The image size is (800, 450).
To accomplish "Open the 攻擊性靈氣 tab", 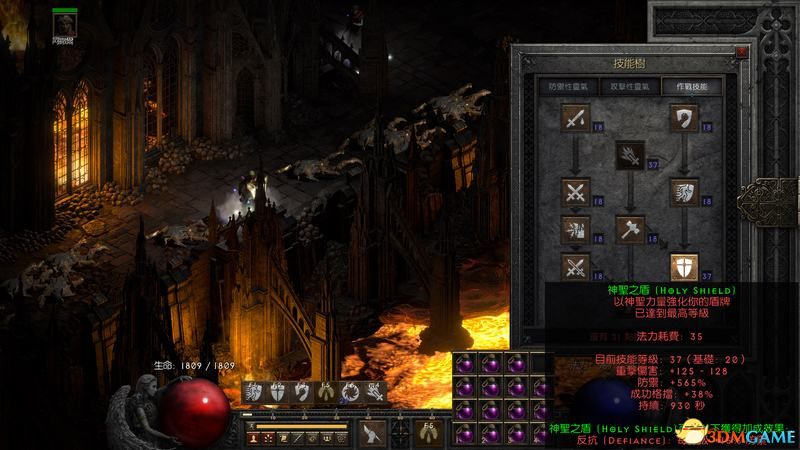I will pos(629,87).
